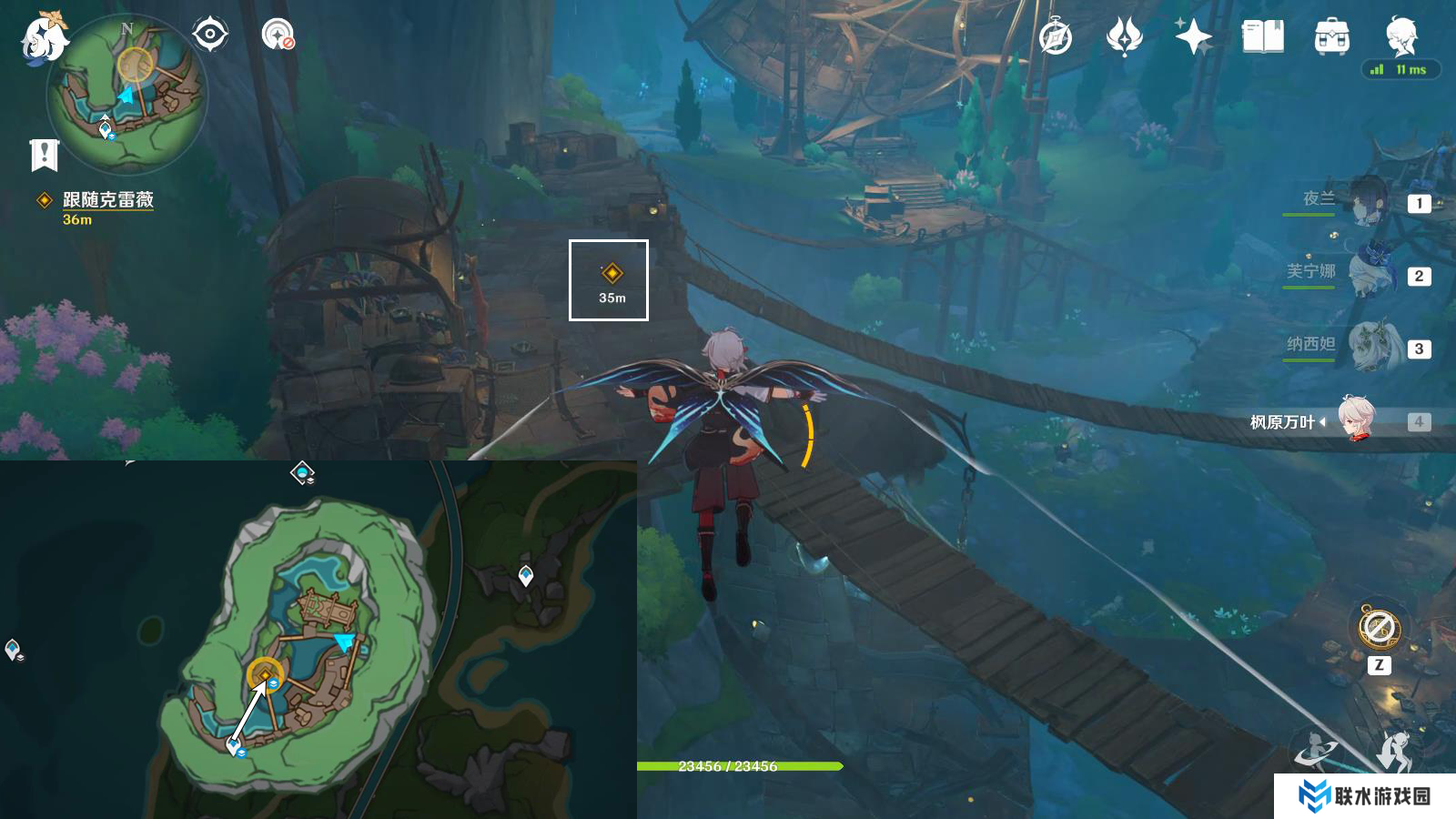Open the character profile icon
1456x819 pixels.
tap(1400, 37)
